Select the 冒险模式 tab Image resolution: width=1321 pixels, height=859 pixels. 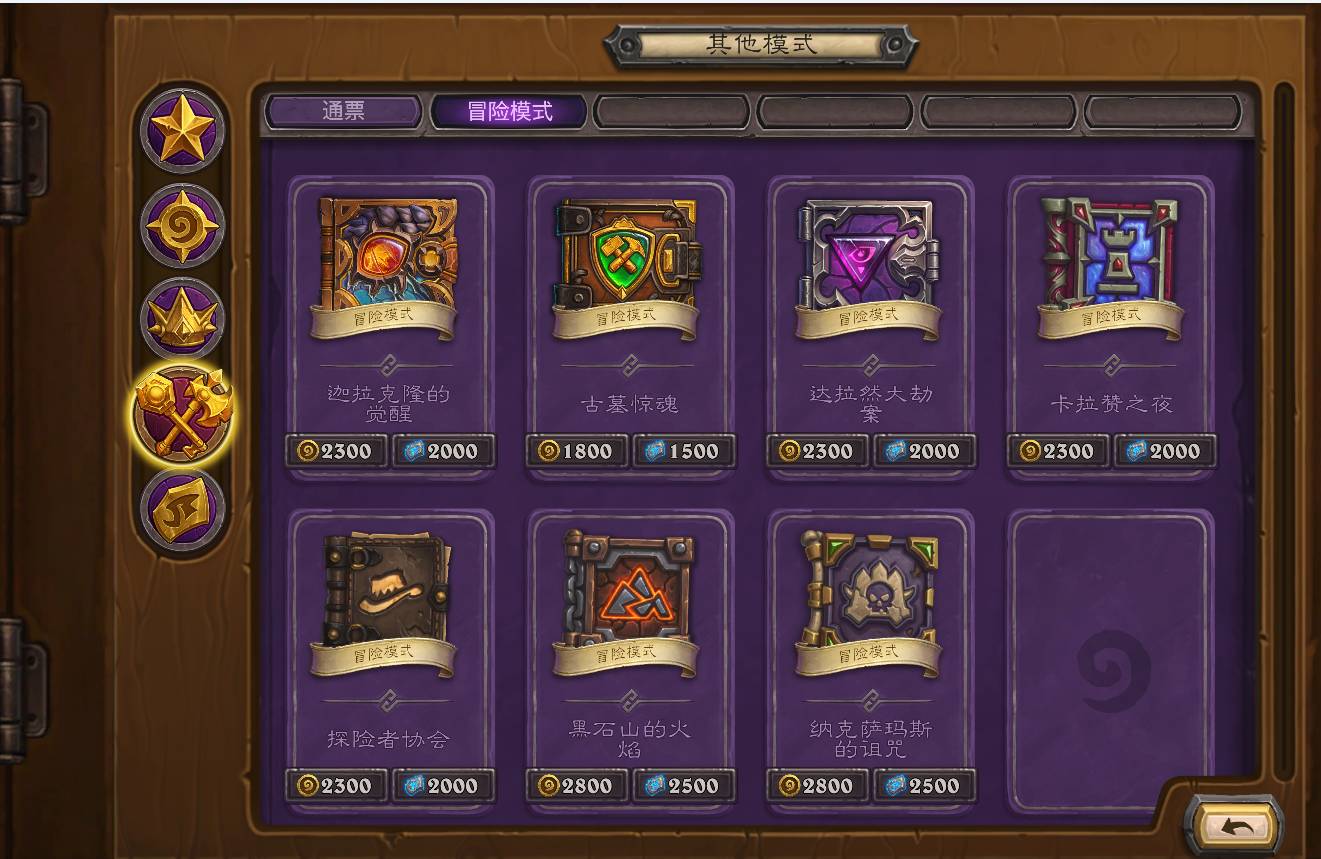pos(510,112)
